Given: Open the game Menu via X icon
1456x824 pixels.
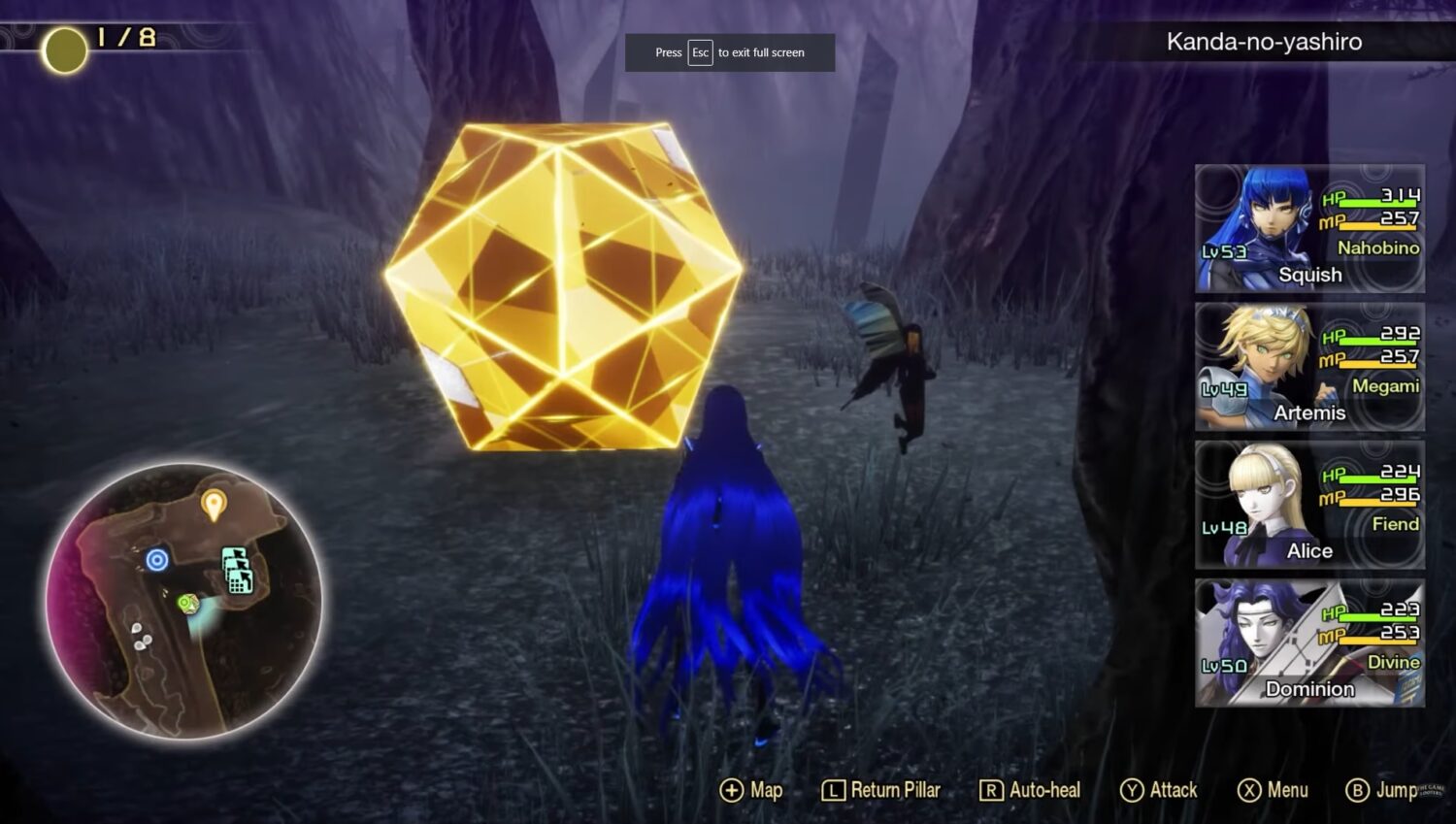Looking at the screenshot, I should (x=1247, y=790).
